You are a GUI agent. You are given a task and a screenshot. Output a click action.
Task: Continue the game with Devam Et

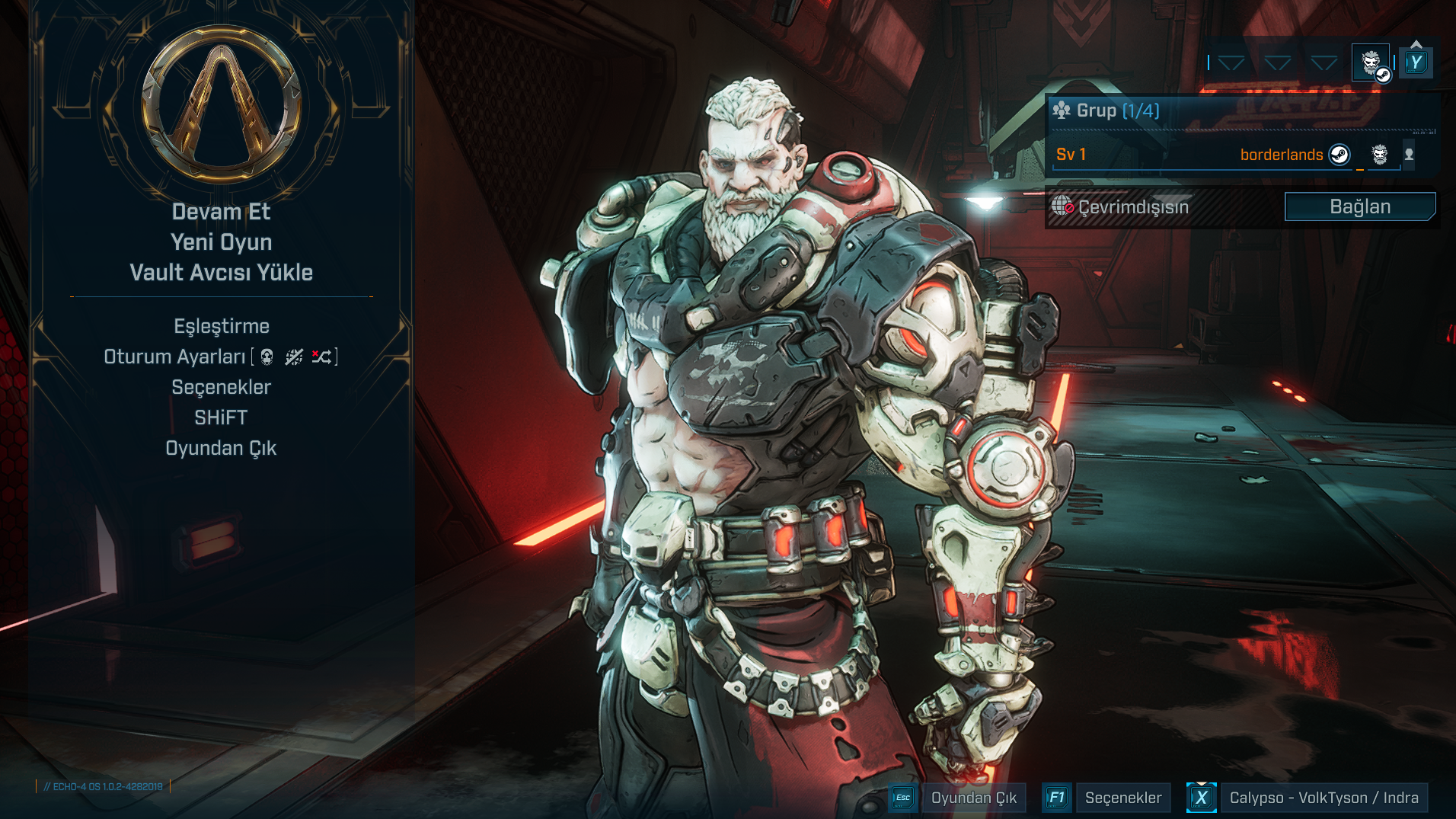221,212
